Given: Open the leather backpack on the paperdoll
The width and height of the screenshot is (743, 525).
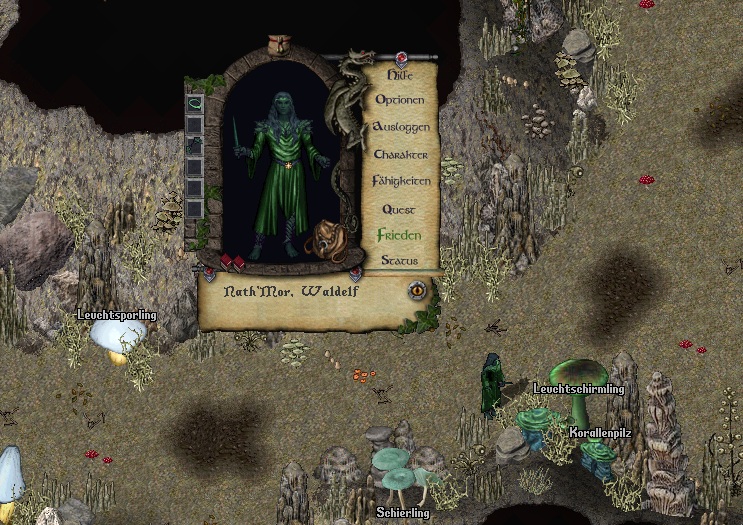Looking at the screenshot, I should [327, 240].
